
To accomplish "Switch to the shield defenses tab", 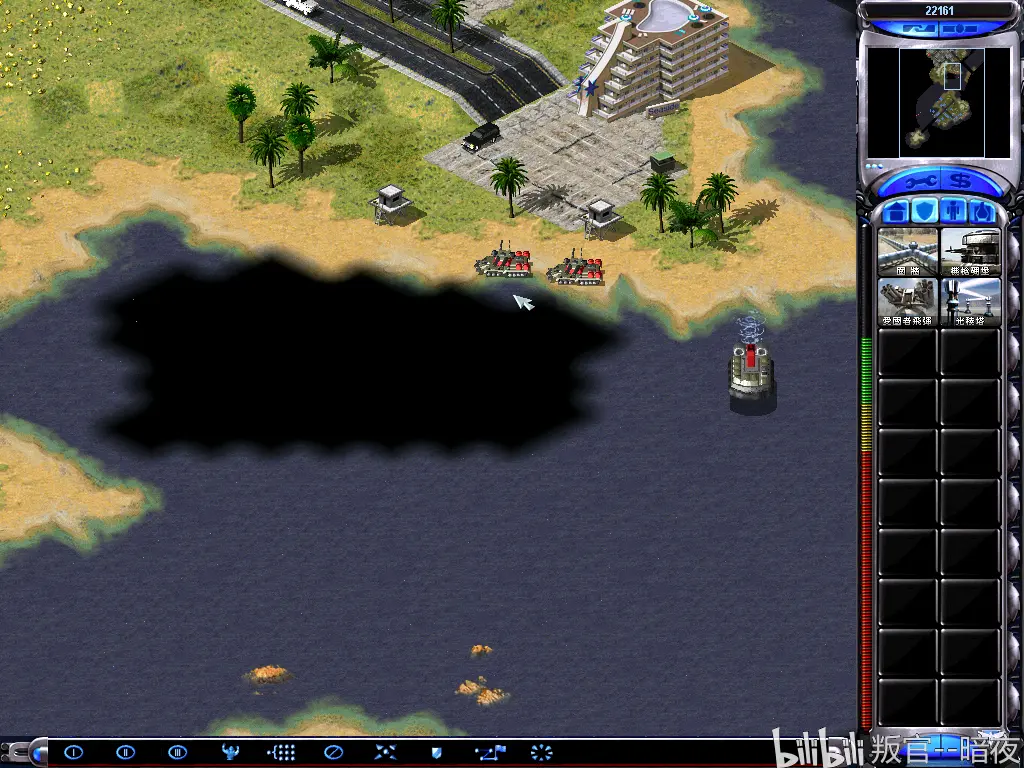I will click(925, 211).
